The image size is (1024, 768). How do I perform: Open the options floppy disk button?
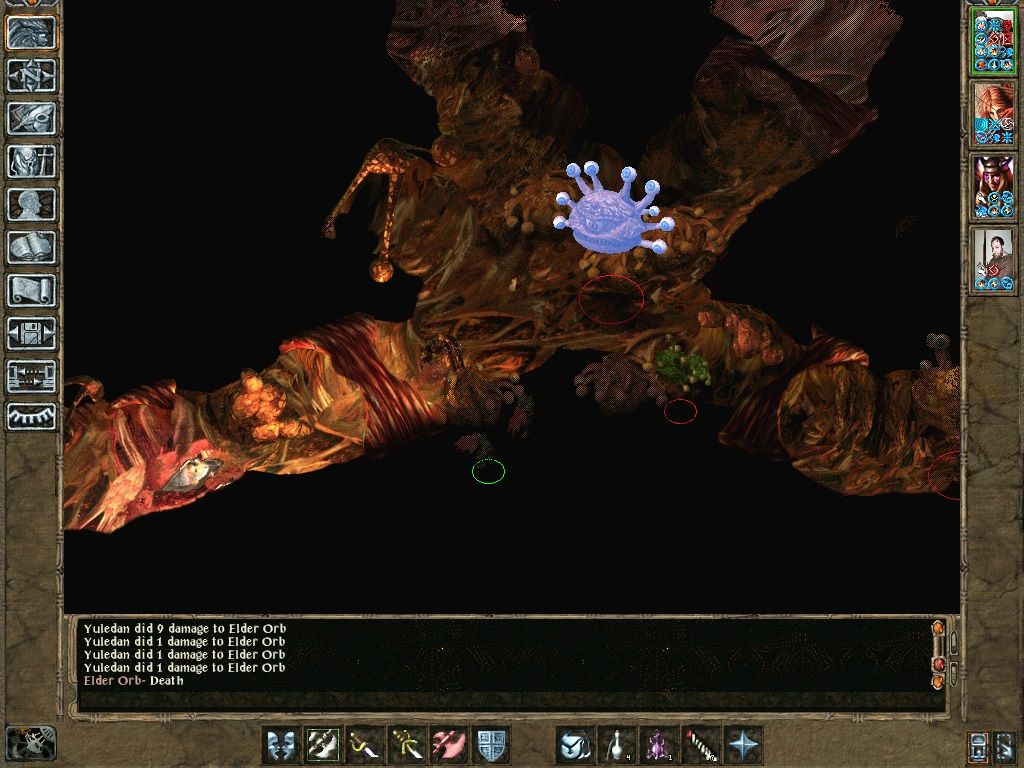click(31, 333)
